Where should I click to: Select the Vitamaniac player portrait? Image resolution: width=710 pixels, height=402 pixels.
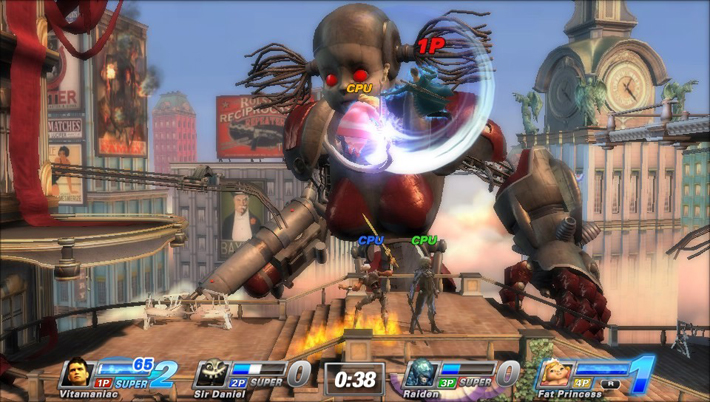pos(78,372)
